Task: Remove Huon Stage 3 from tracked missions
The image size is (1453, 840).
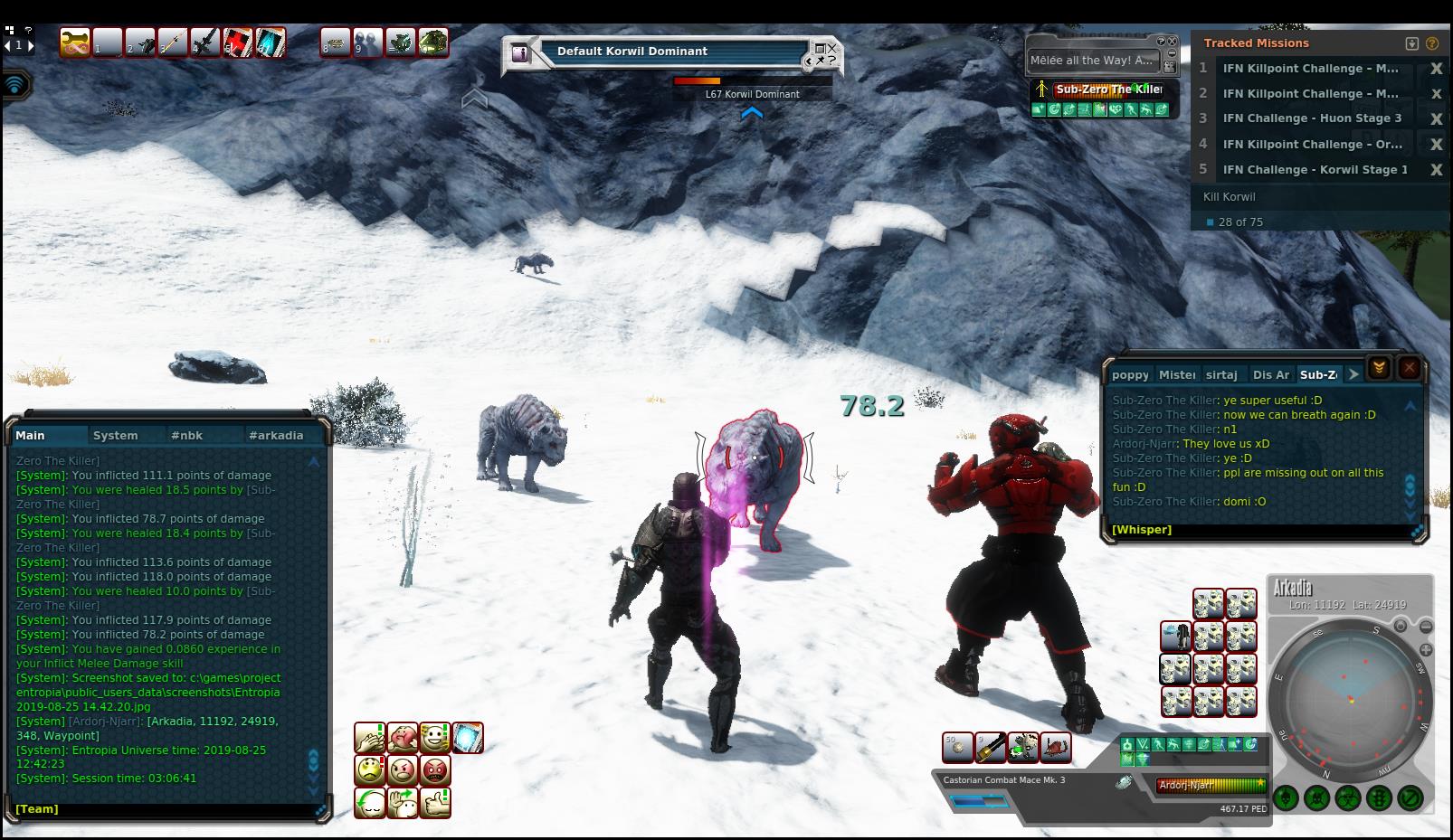Action: click(x=1436, y=118)
